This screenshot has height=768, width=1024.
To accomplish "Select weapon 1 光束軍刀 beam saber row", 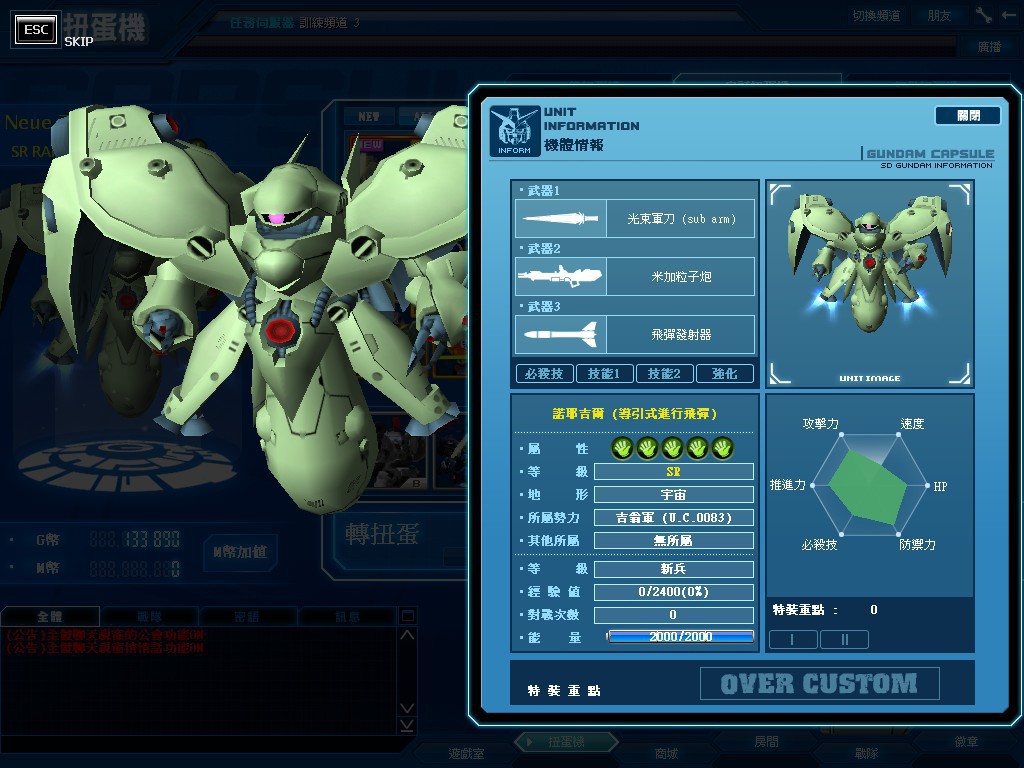I will (x=635, y=219).
